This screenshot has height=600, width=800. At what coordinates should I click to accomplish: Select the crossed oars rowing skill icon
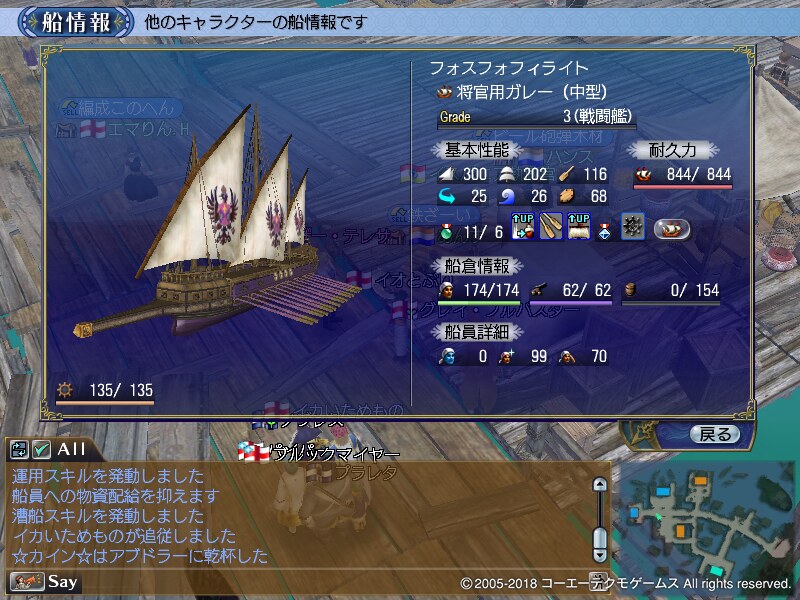[551, 228]
